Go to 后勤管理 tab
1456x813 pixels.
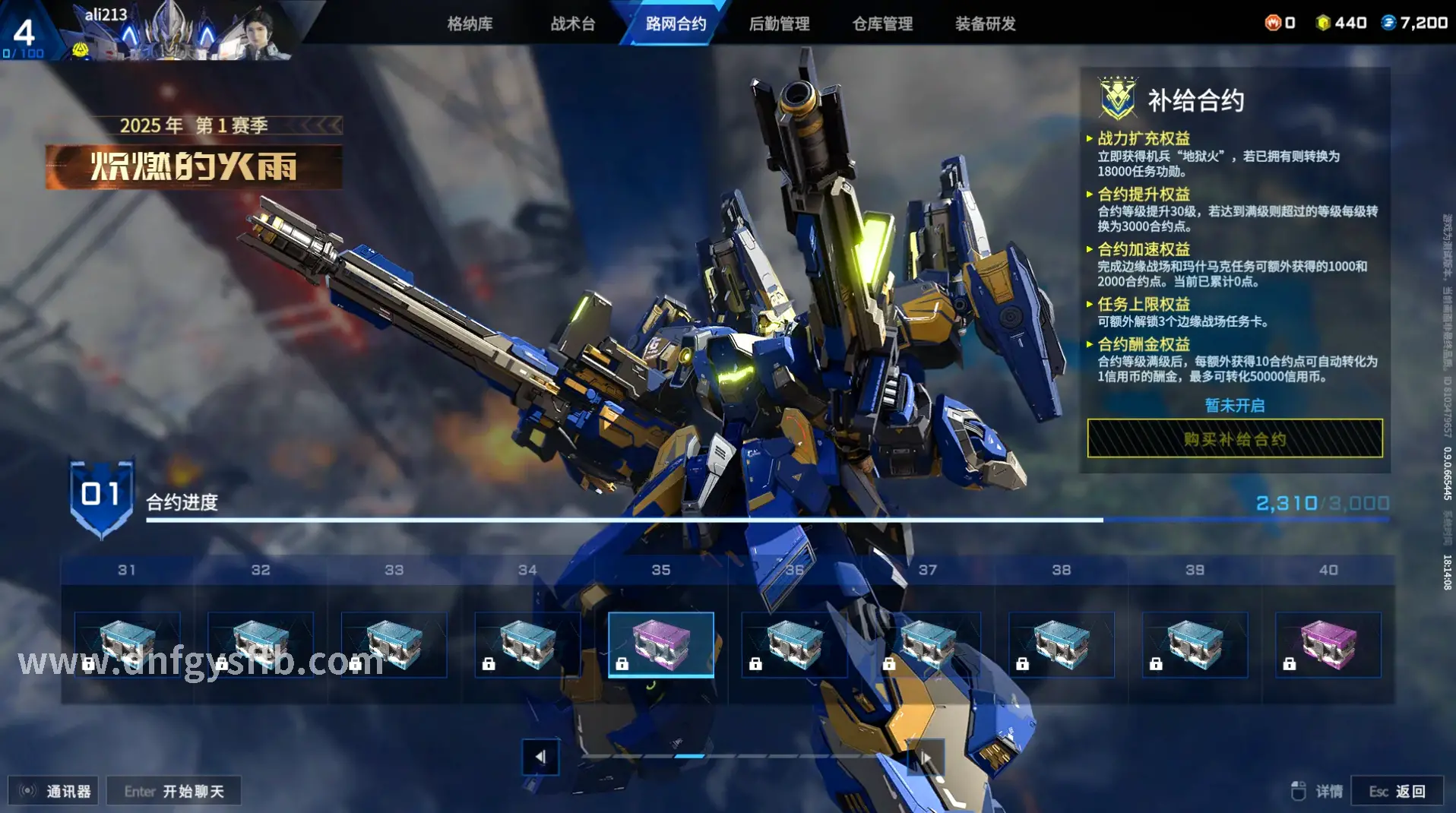pyautogui.click(x=779, y=24)
